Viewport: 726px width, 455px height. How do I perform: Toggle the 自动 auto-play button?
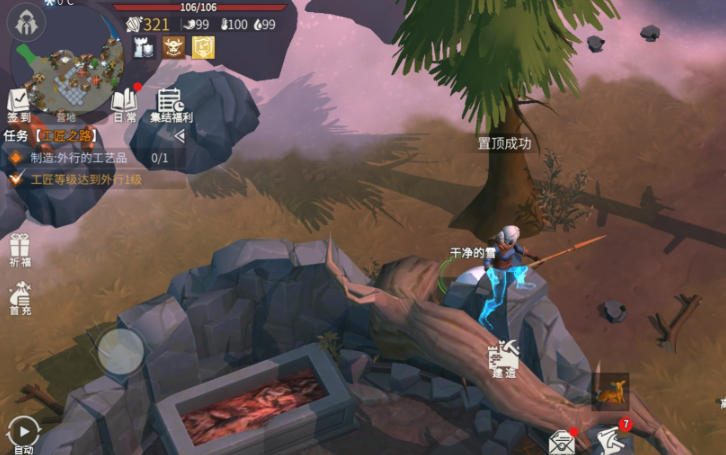pos(22,433)
